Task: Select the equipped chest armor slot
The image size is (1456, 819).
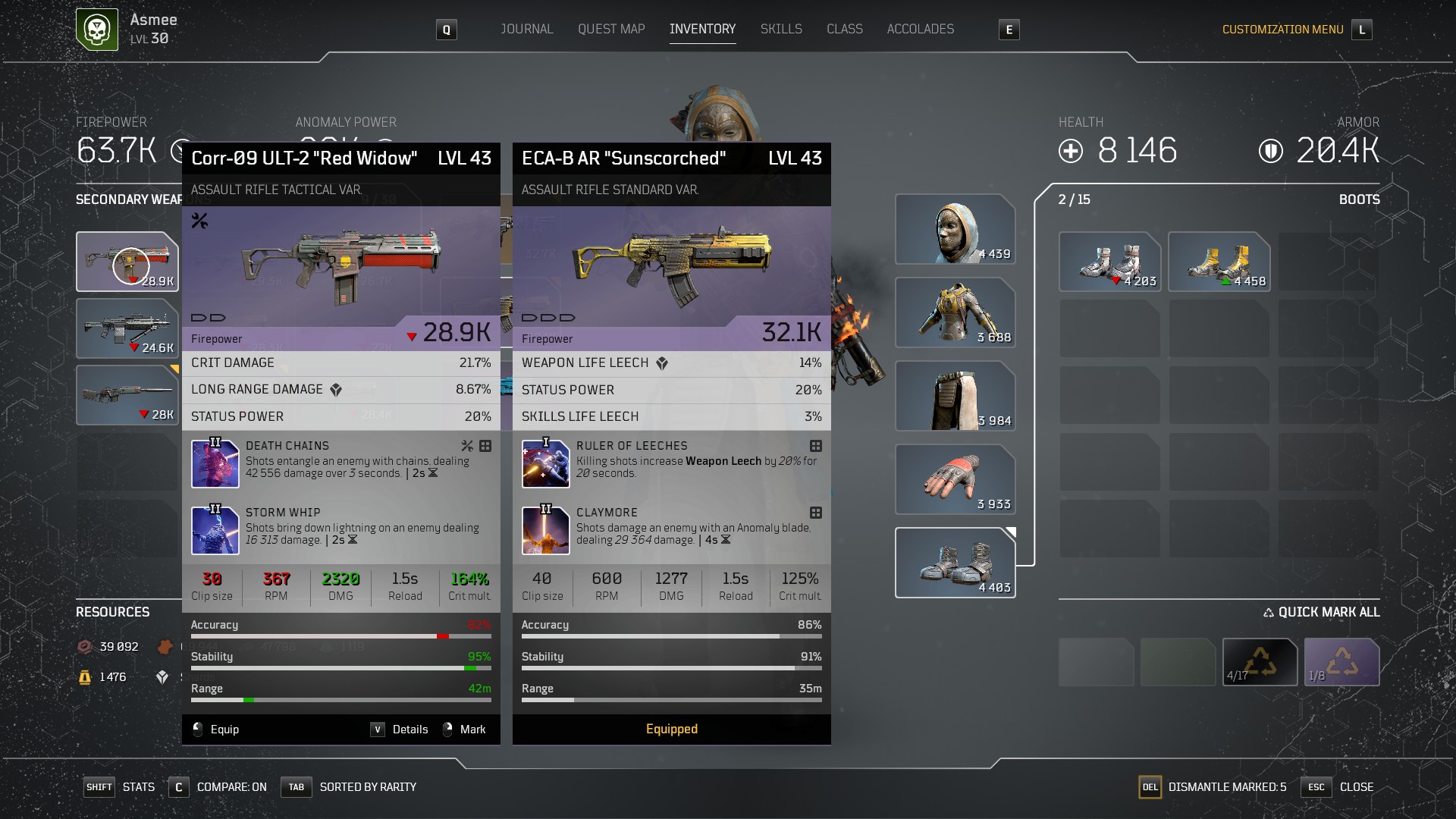Action: coord(955,312)
